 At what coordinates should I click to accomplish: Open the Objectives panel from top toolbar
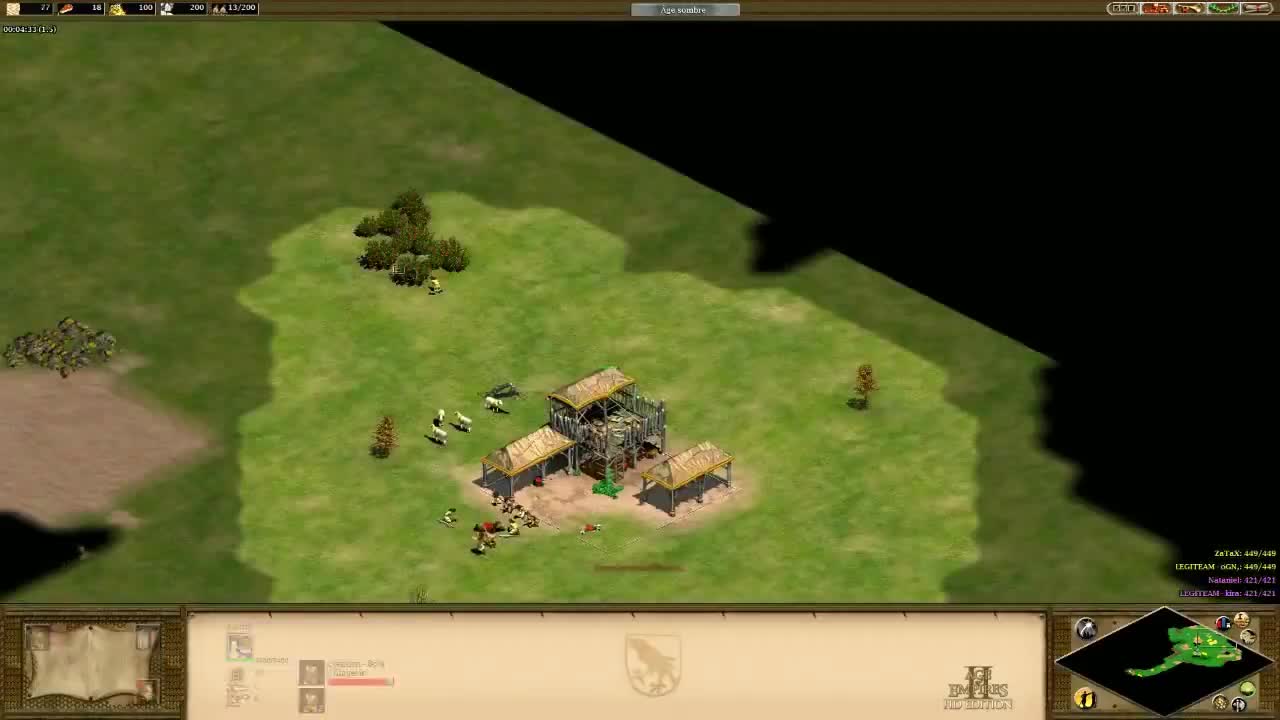click(x=1155, y=8)
